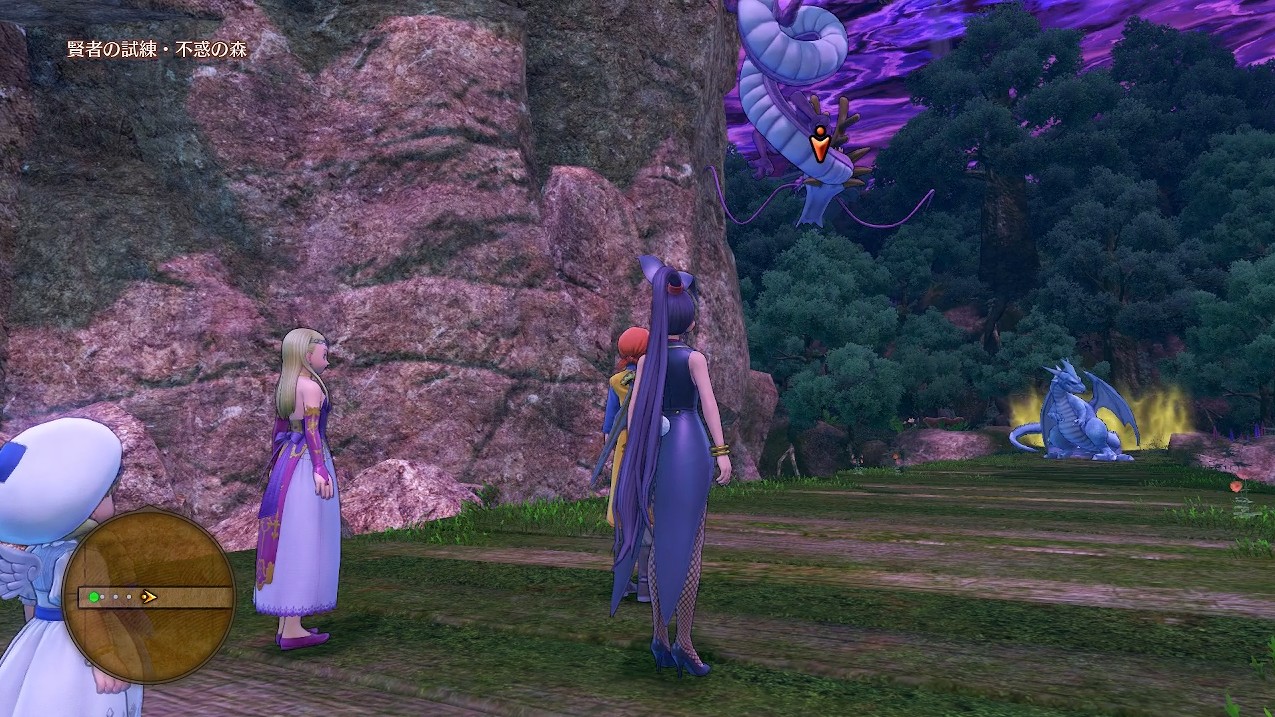Select the orange target marker on the flying dragon
Image resolution: width=1275 pixels, height=717 pixels.
coord(819,146)
